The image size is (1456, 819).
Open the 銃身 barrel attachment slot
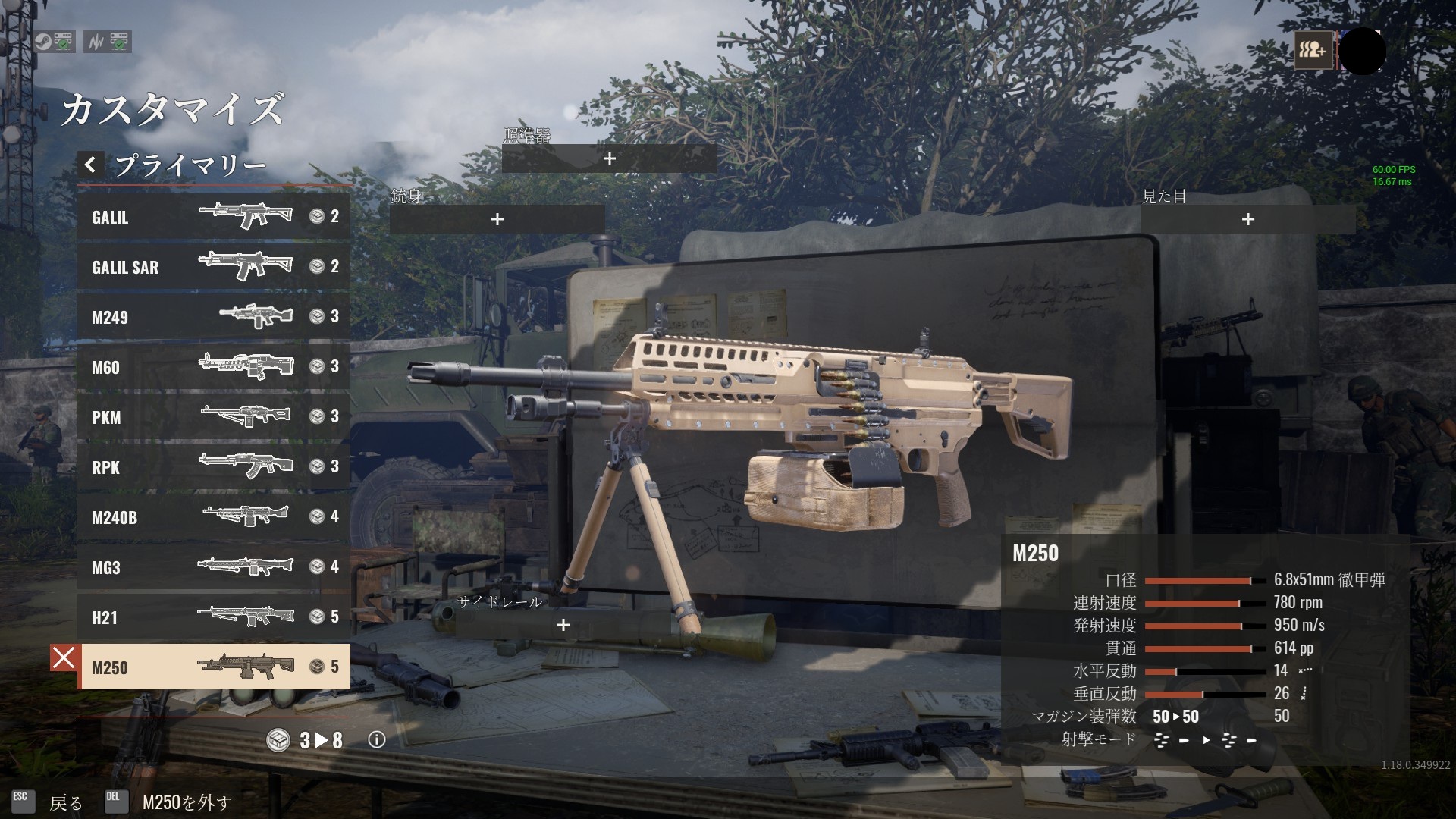click(497, 219)
